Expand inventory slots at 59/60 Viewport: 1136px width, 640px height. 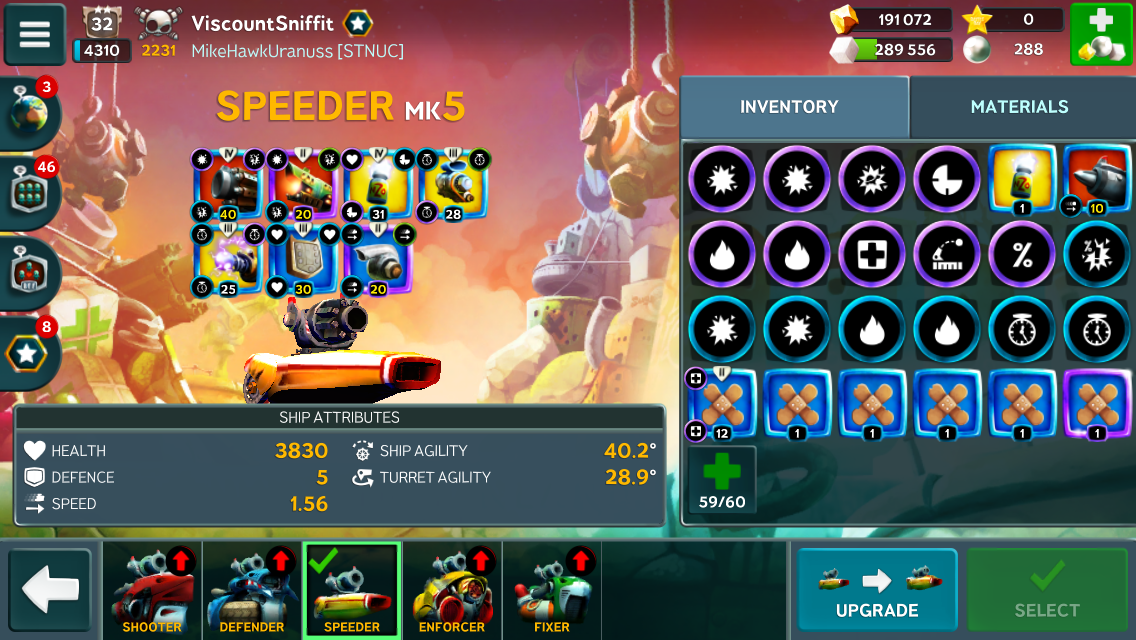coord(722,480)
